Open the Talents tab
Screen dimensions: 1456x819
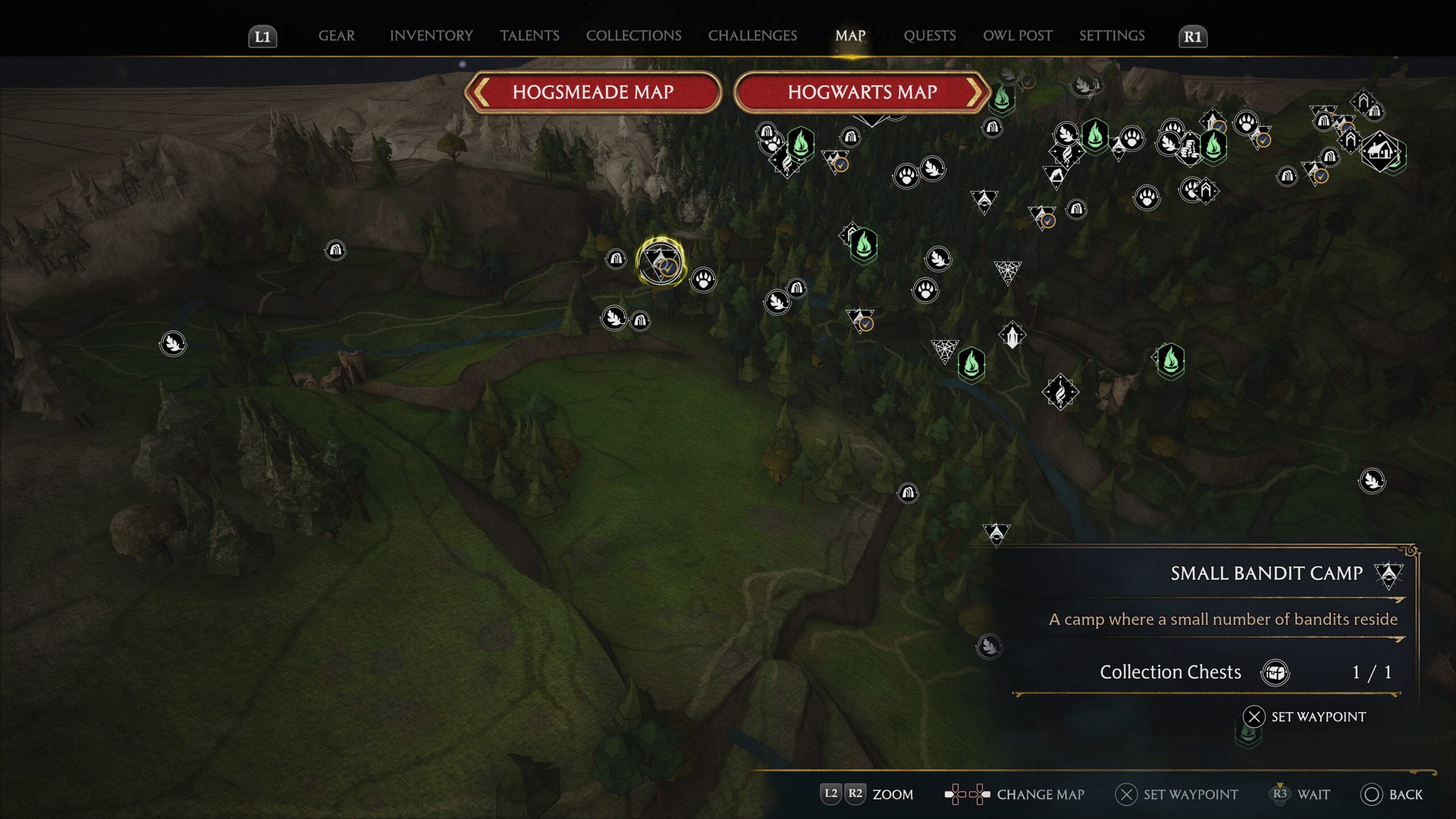pyautogui.click(x=530, y=36)
